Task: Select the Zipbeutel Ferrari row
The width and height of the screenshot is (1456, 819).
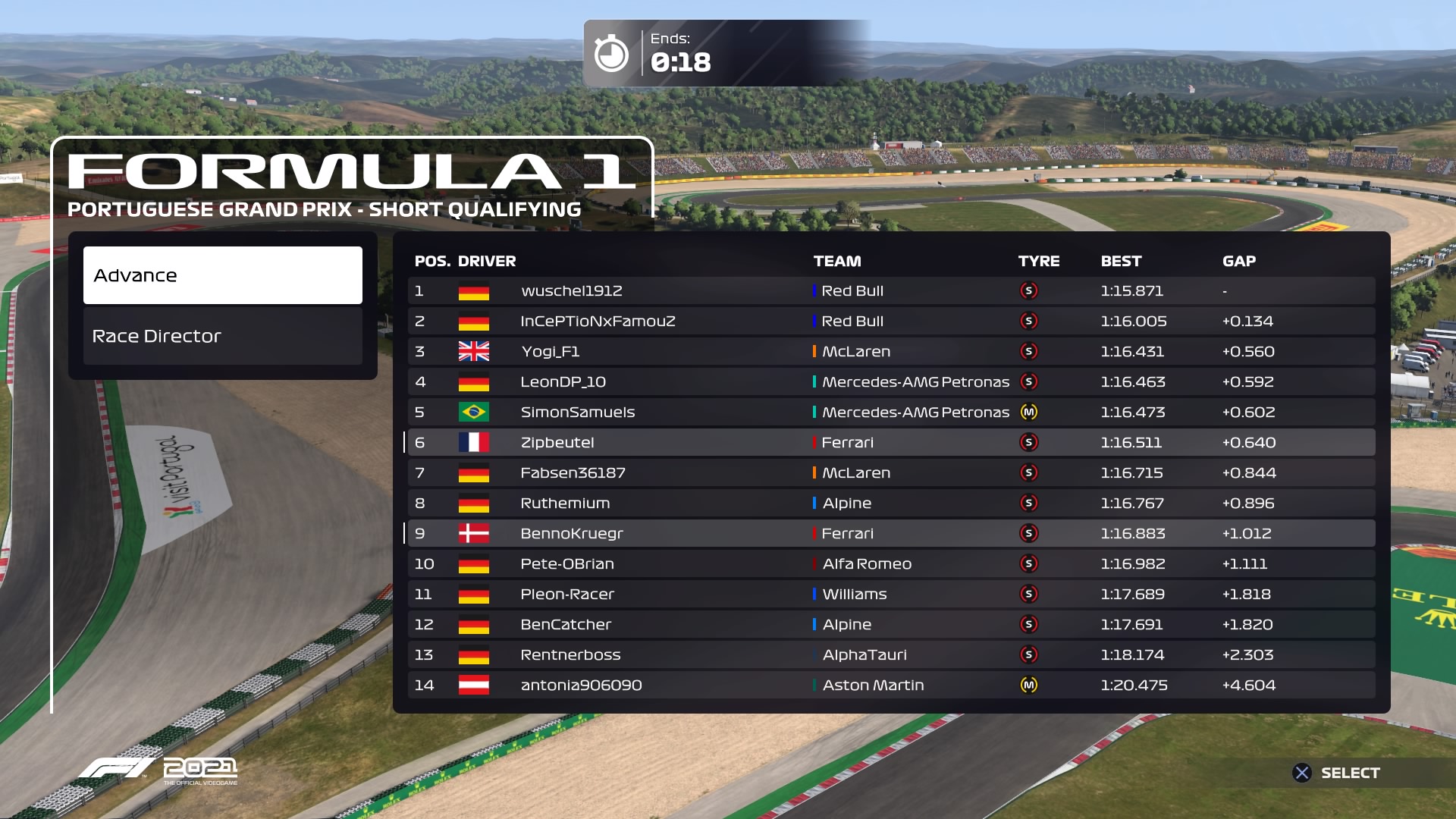Action: click(x=890, y=443)
